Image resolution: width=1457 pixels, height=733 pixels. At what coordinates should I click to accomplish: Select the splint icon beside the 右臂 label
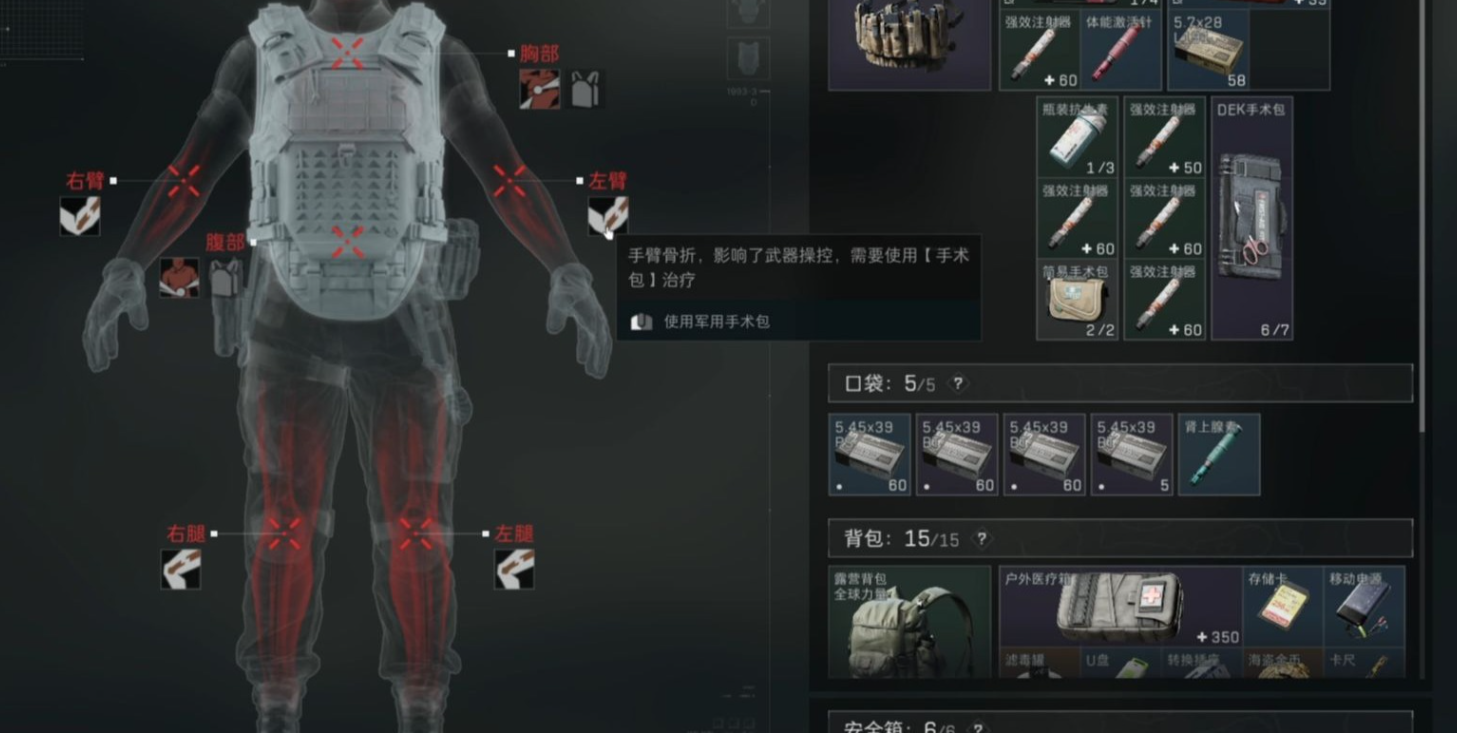80,216
